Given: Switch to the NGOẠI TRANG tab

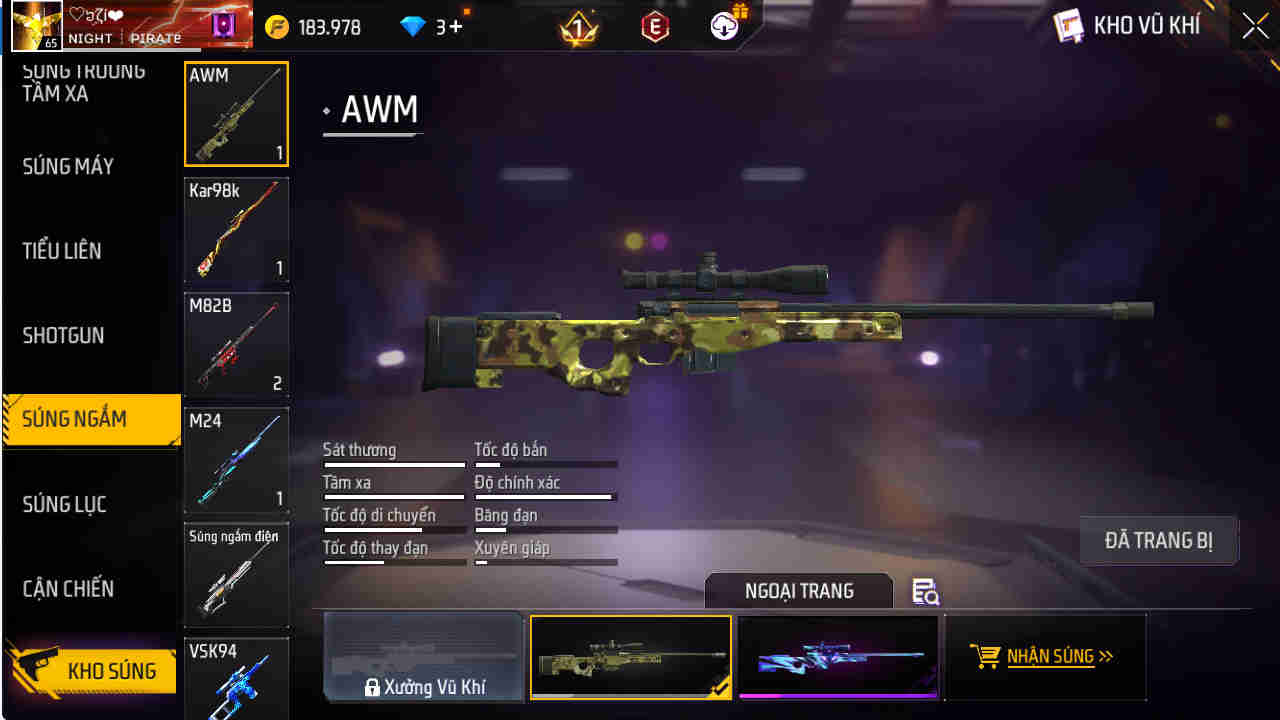Looking at the screenshot, I should point(800,590).
